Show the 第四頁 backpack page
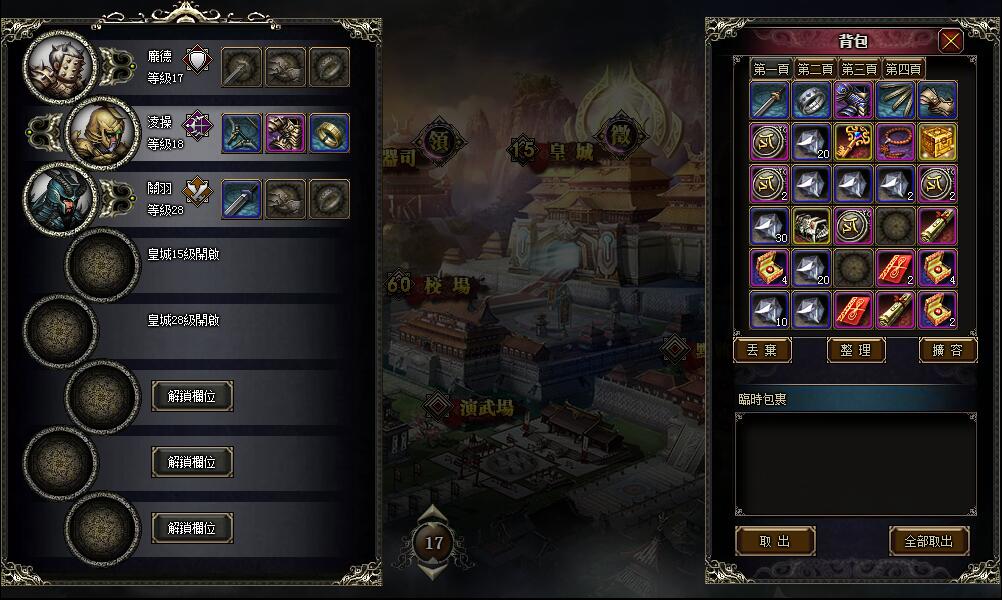Viewport: 1002px width, 600px height. 903,69
